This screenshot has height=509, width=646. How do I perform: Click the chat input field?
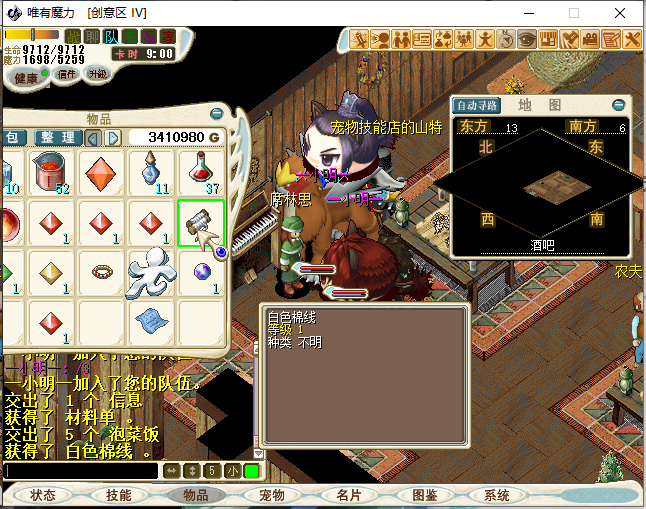(x=80, y=471)
